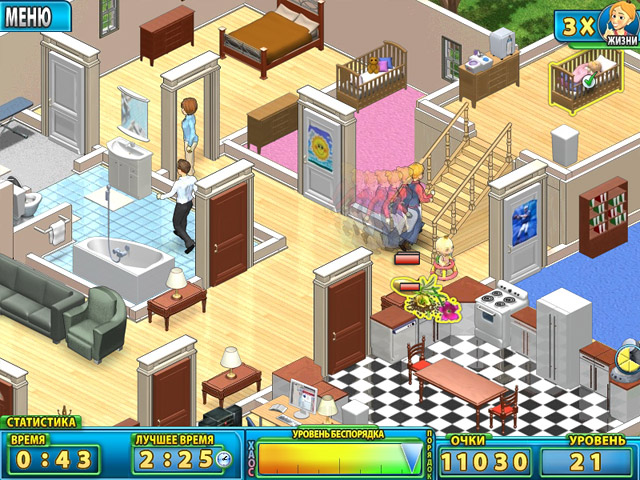Open the МЕНЮ button
The width and height of the screenshot is (640, 480).
point(34,14)
